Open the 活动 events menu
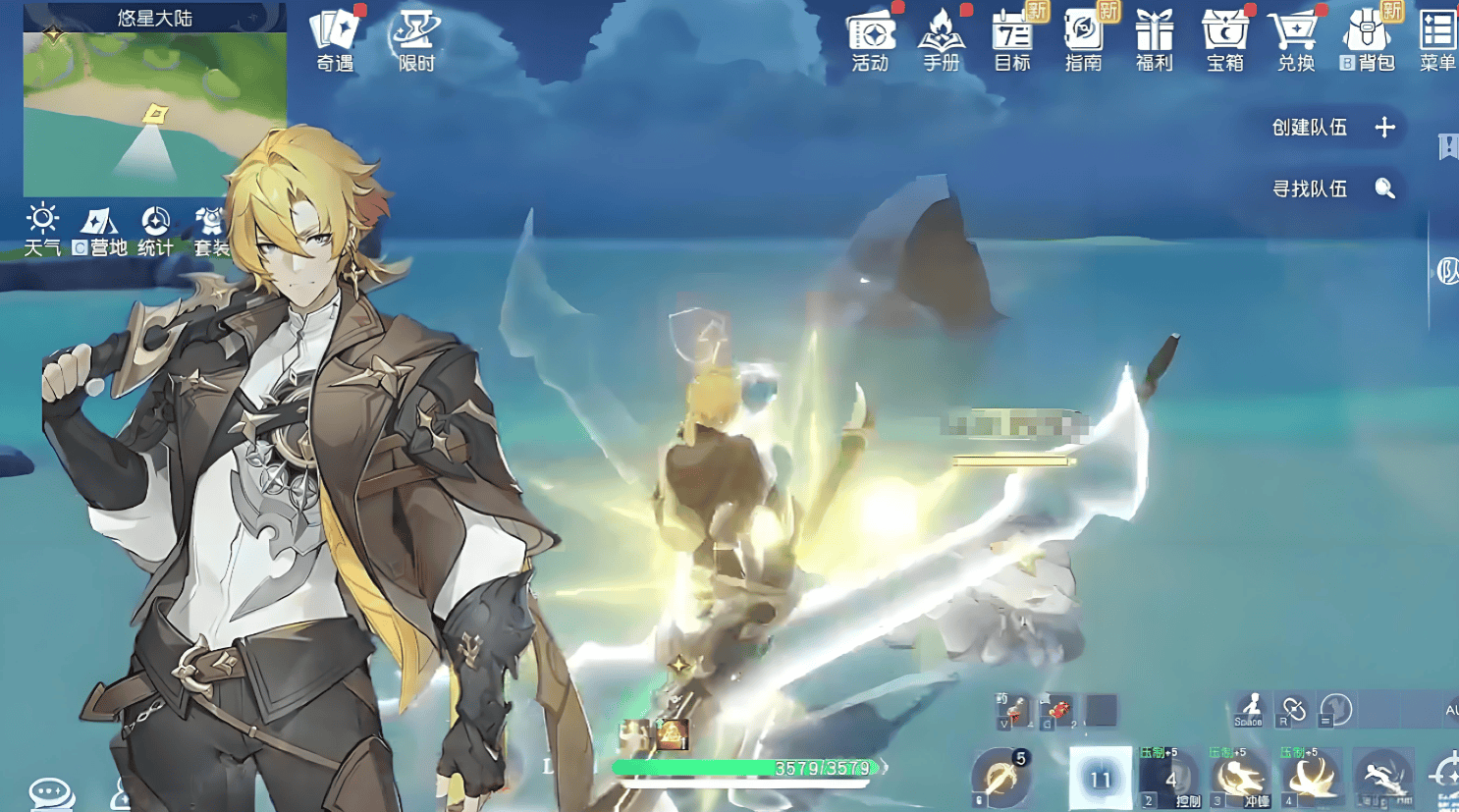The width and height of the screenshot is (1459, 812). 871,40
